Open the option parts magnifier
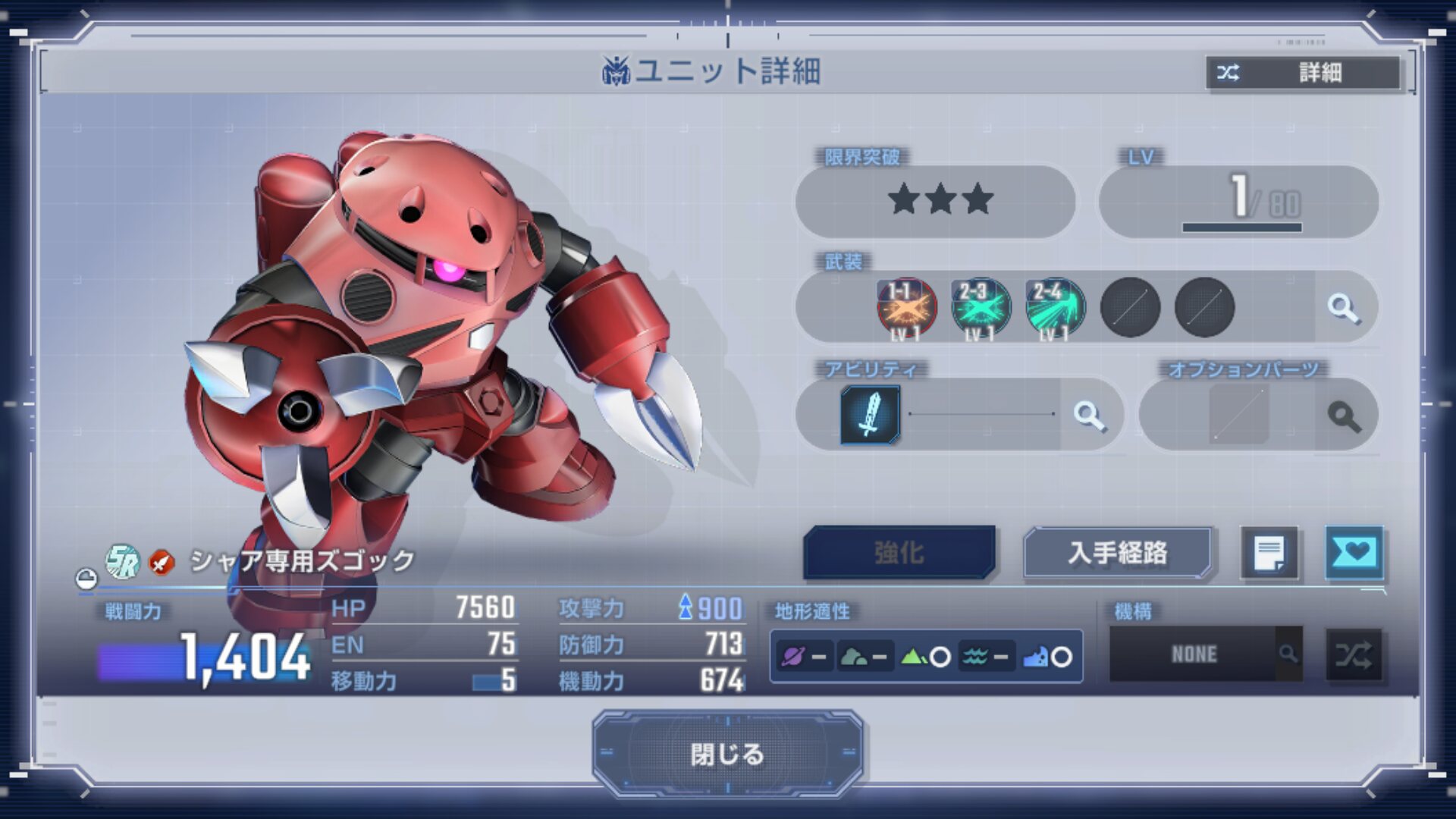Image resolution: width=1456 pixels, height=819 pixels. pos(1344,416)
